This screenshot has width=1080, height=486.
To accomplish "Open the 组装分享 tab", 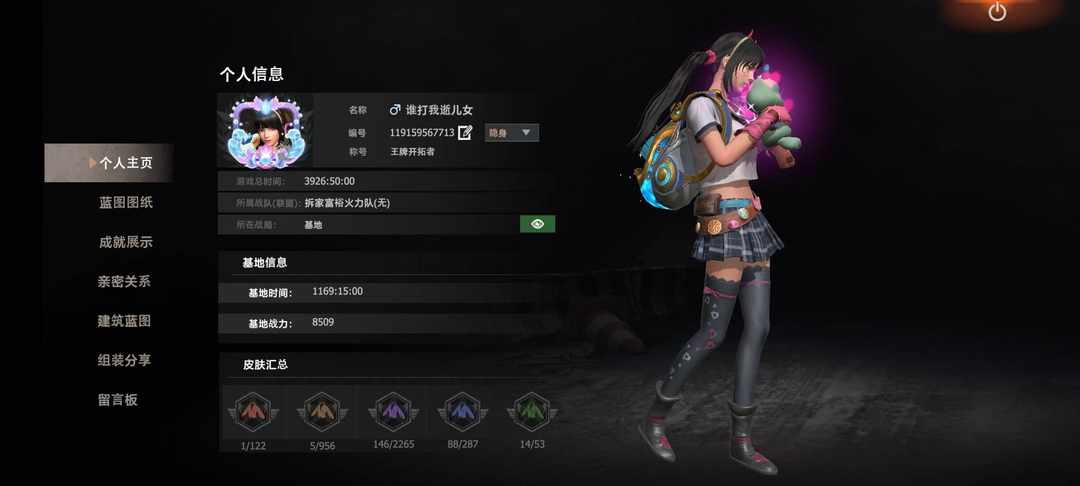I will 124,360.
